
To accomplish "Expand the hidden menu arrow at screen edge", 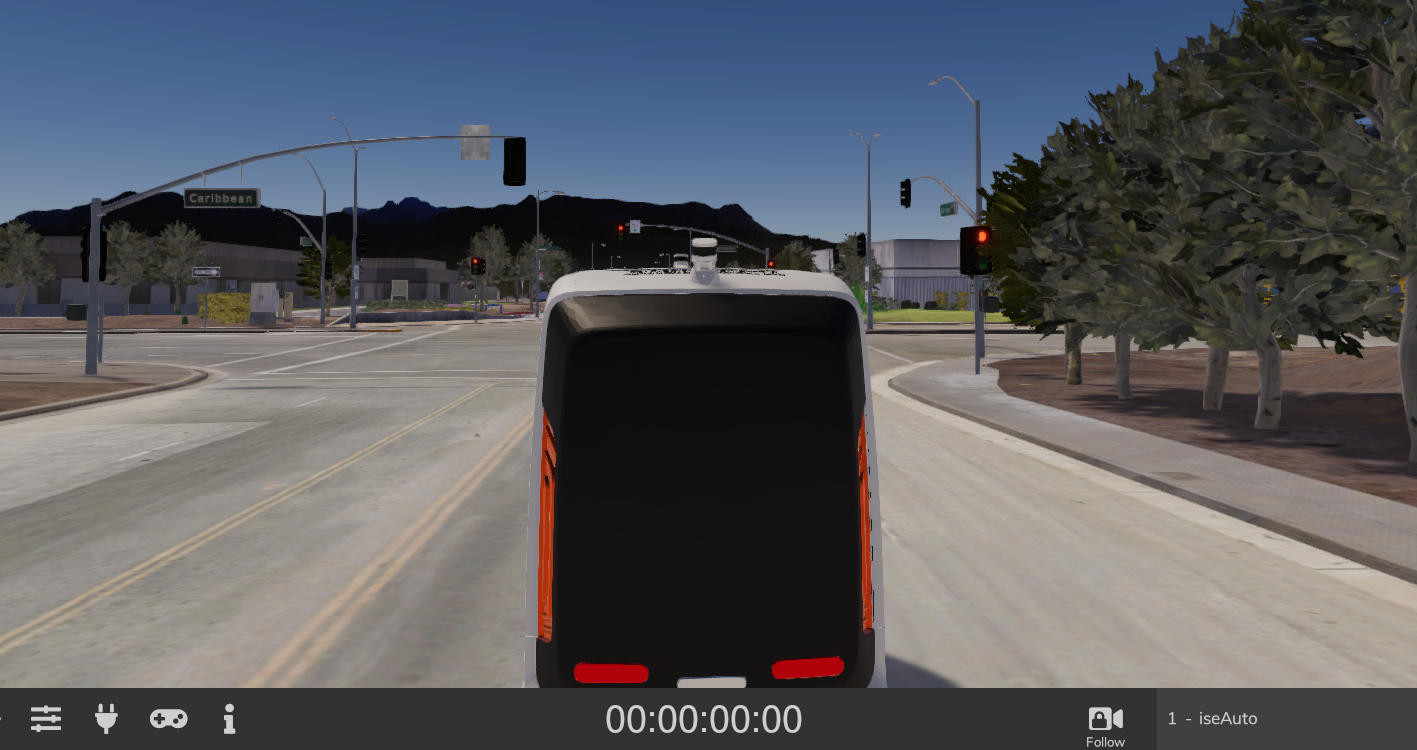I will point(4,716).
